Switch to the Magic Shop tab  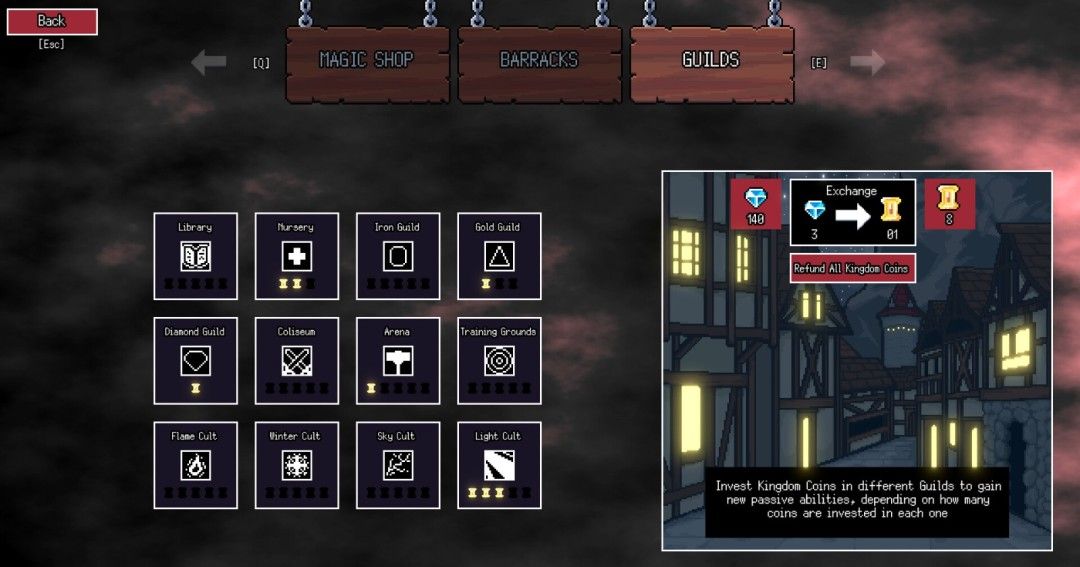tap(365, 61)
